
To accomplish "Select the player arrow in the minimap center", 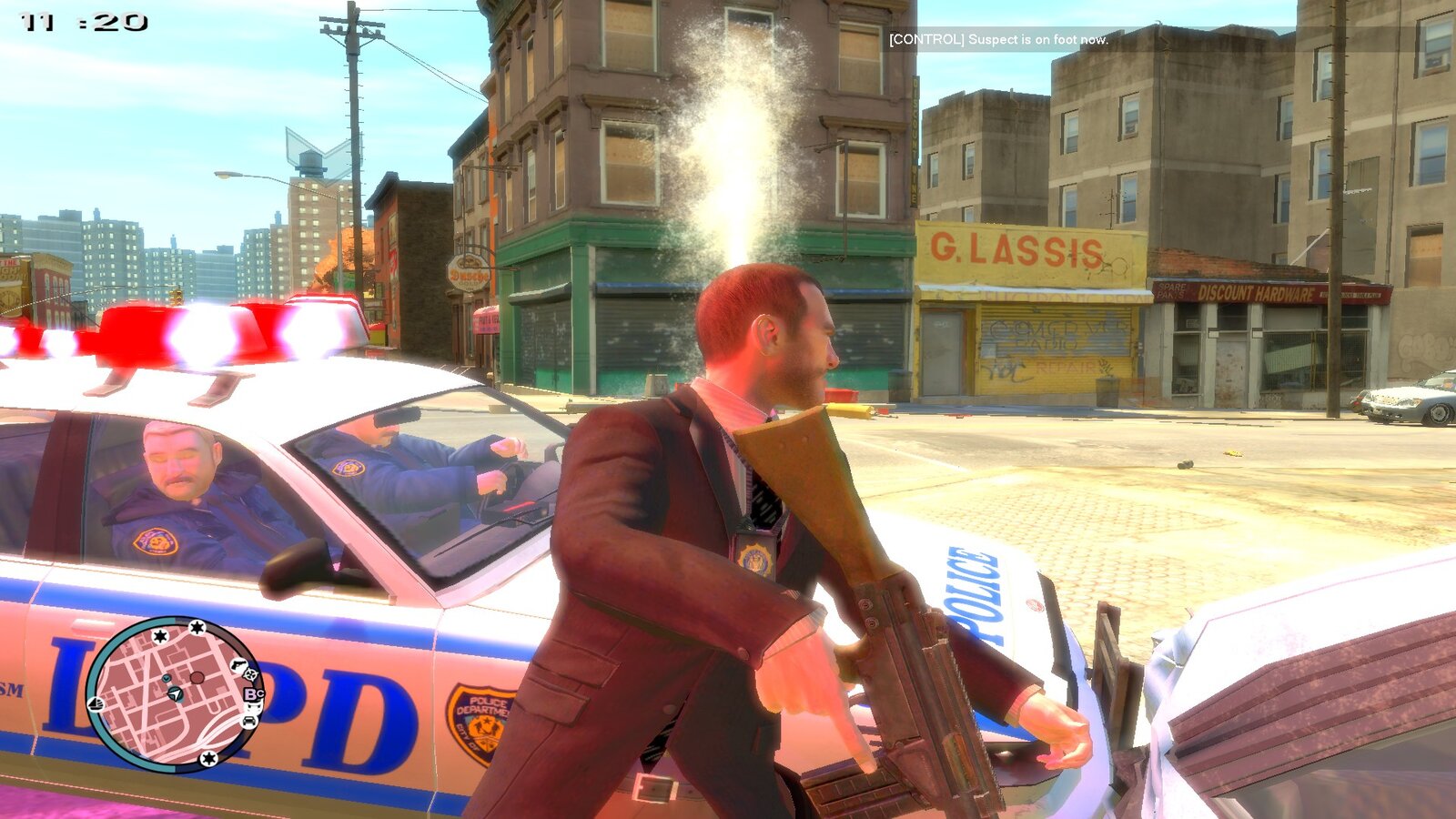I will click(174, 693).
